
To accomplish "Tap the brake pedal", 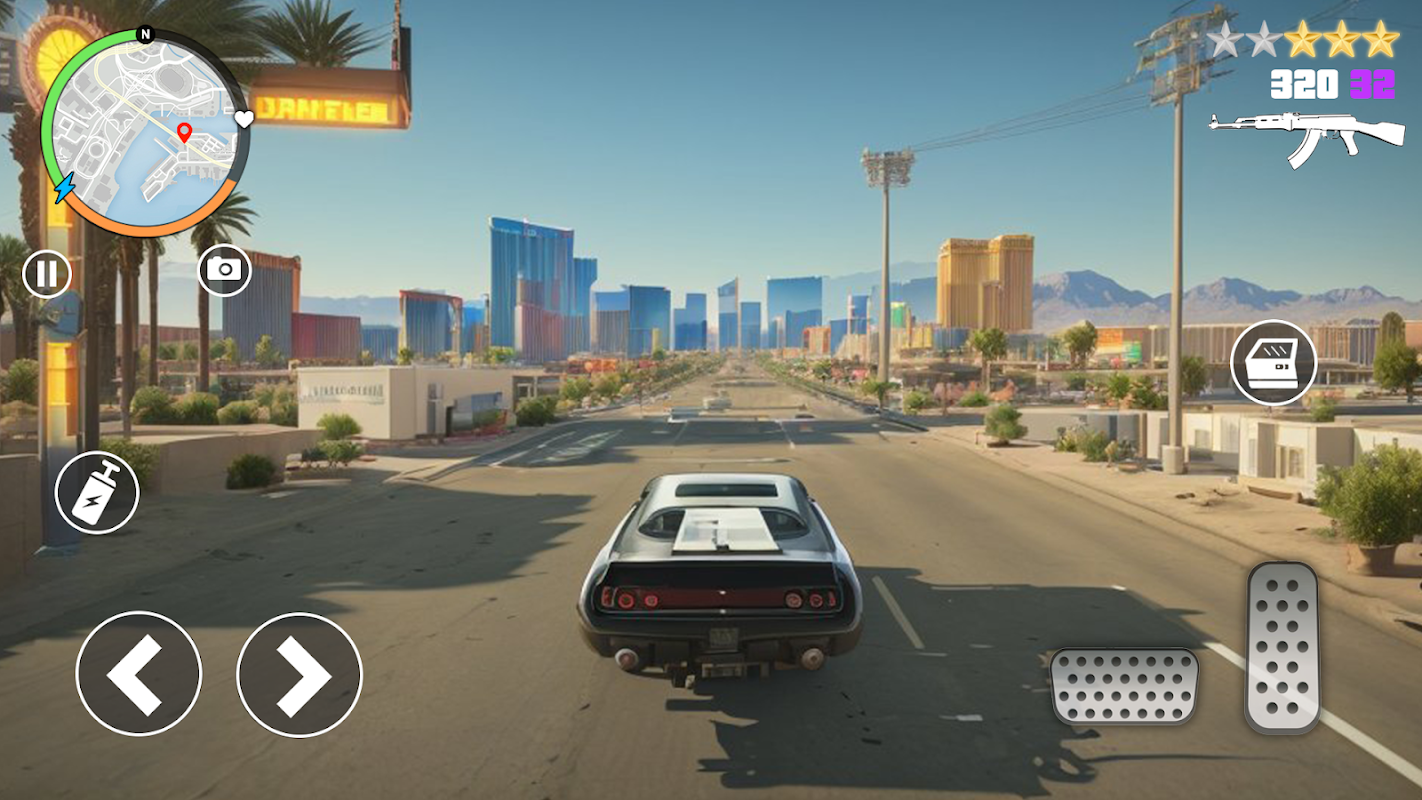I will (x=1124, y=685).
